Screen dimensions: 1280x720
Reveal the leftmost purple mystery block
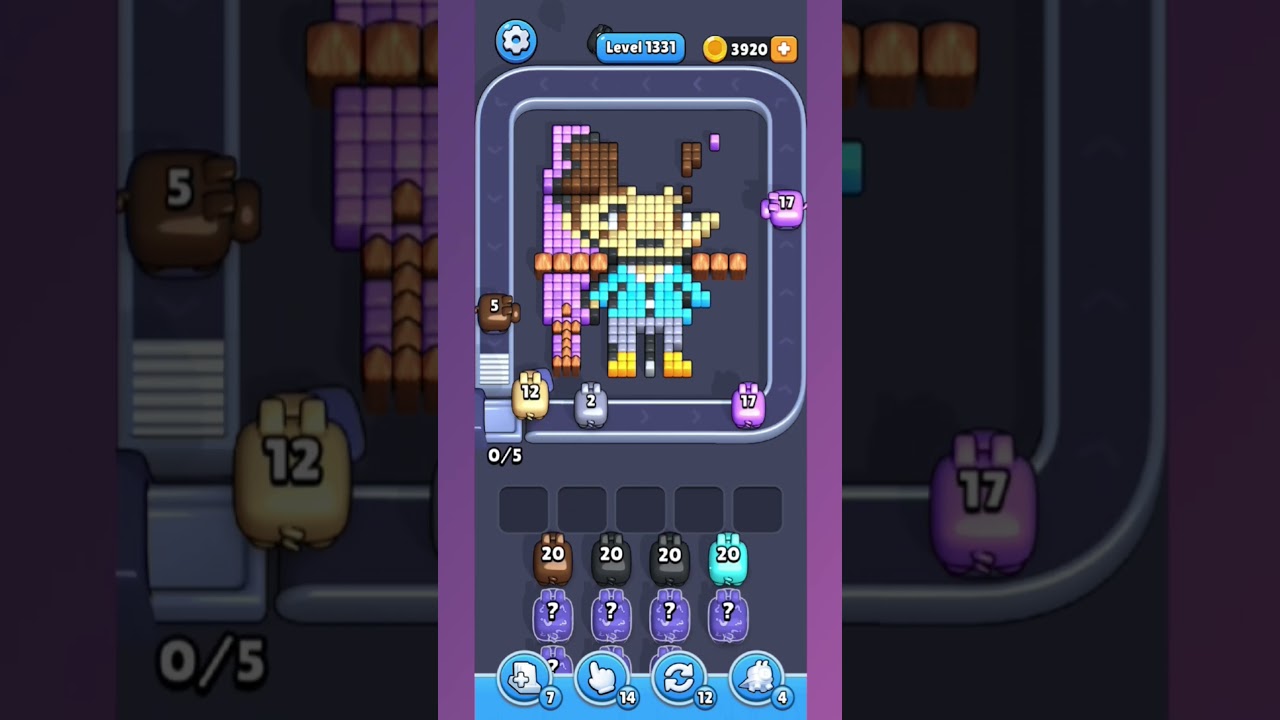click(551, 614)
